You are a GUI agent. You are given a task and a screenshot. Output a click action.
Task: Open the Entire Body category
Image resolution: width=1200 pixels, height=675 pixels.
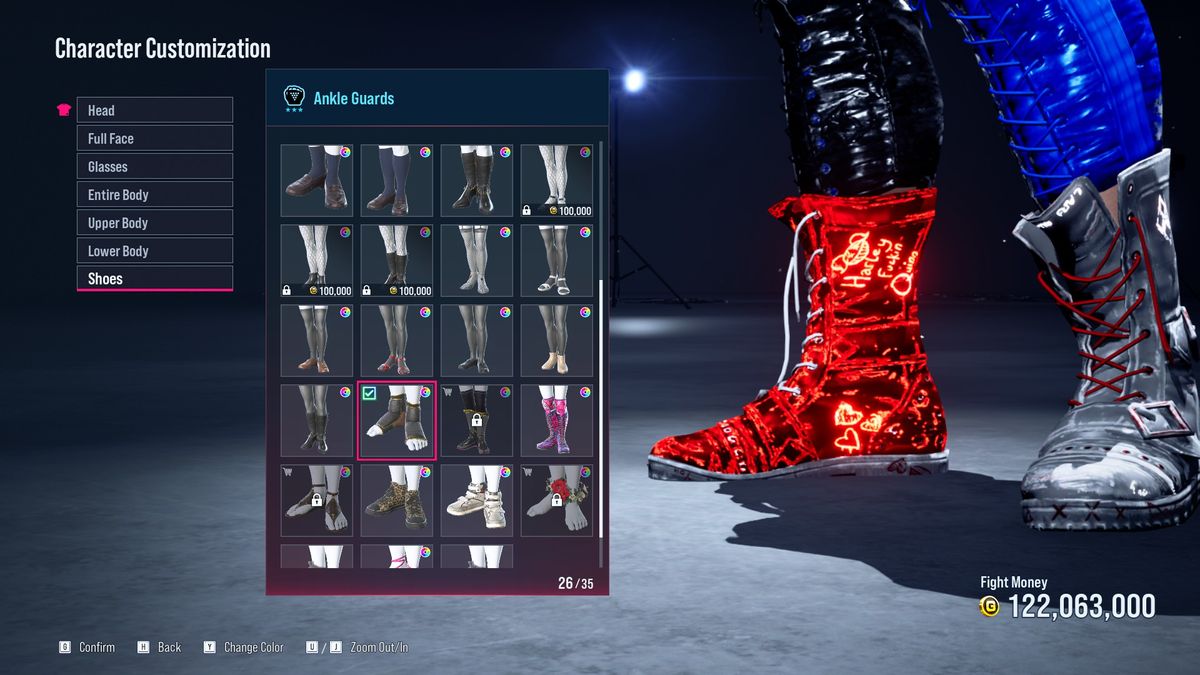(x=154, y=194)
